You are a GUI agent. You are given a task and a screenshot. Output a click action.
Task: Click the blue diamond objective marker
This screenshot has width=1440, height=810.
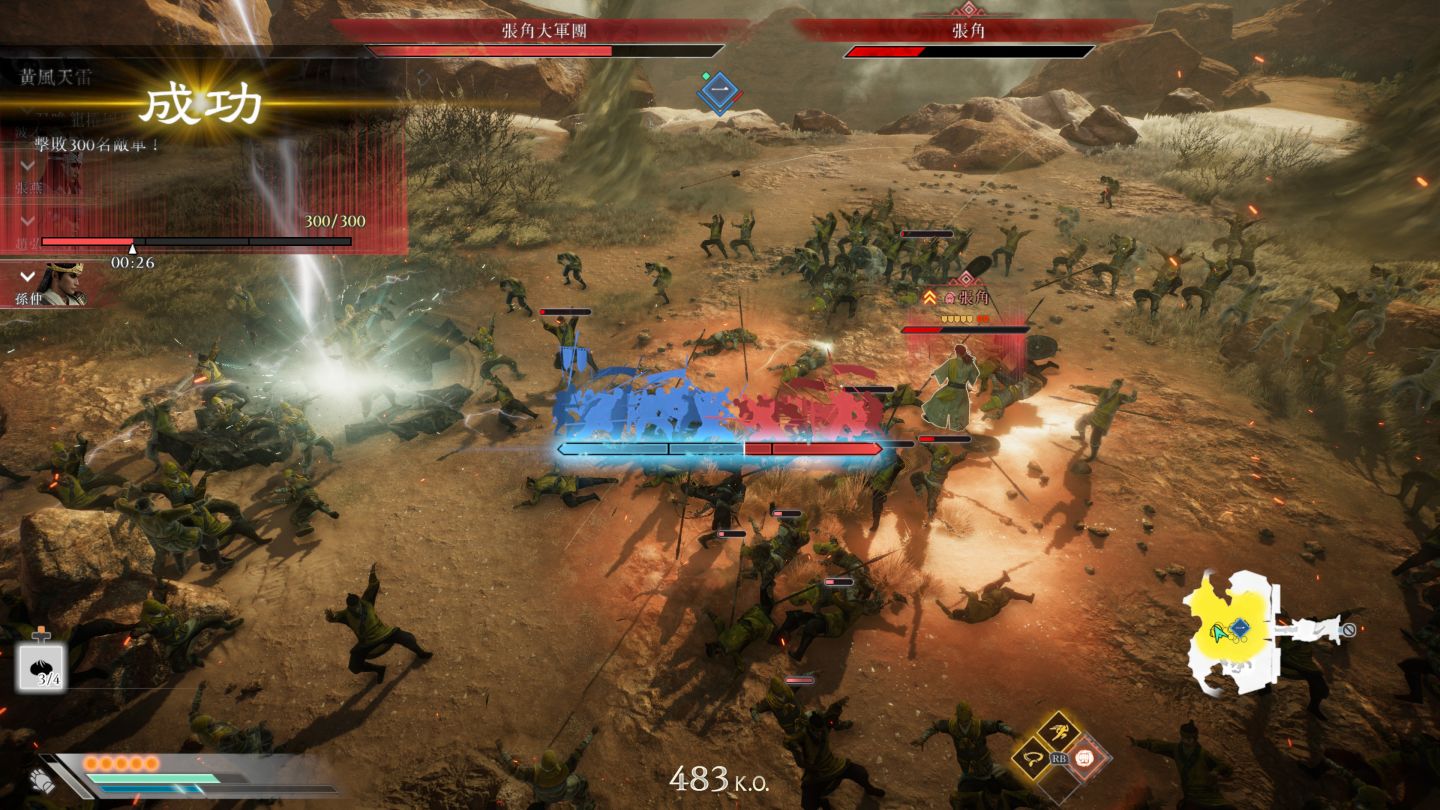[719, 92]
